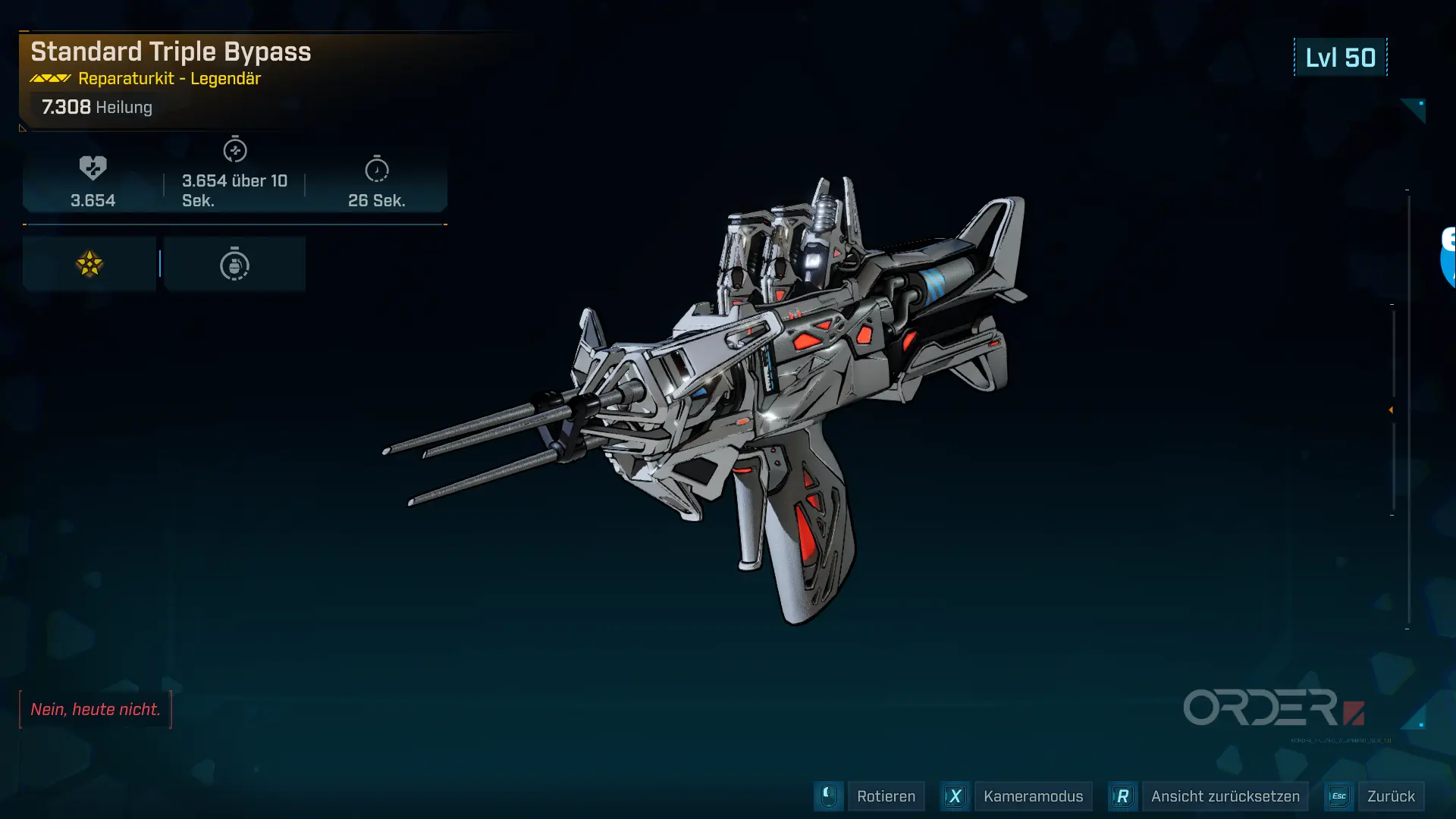Activate Kameramodus
The width and height of the screenshot is (1456, 819).
click(1032, 796)
